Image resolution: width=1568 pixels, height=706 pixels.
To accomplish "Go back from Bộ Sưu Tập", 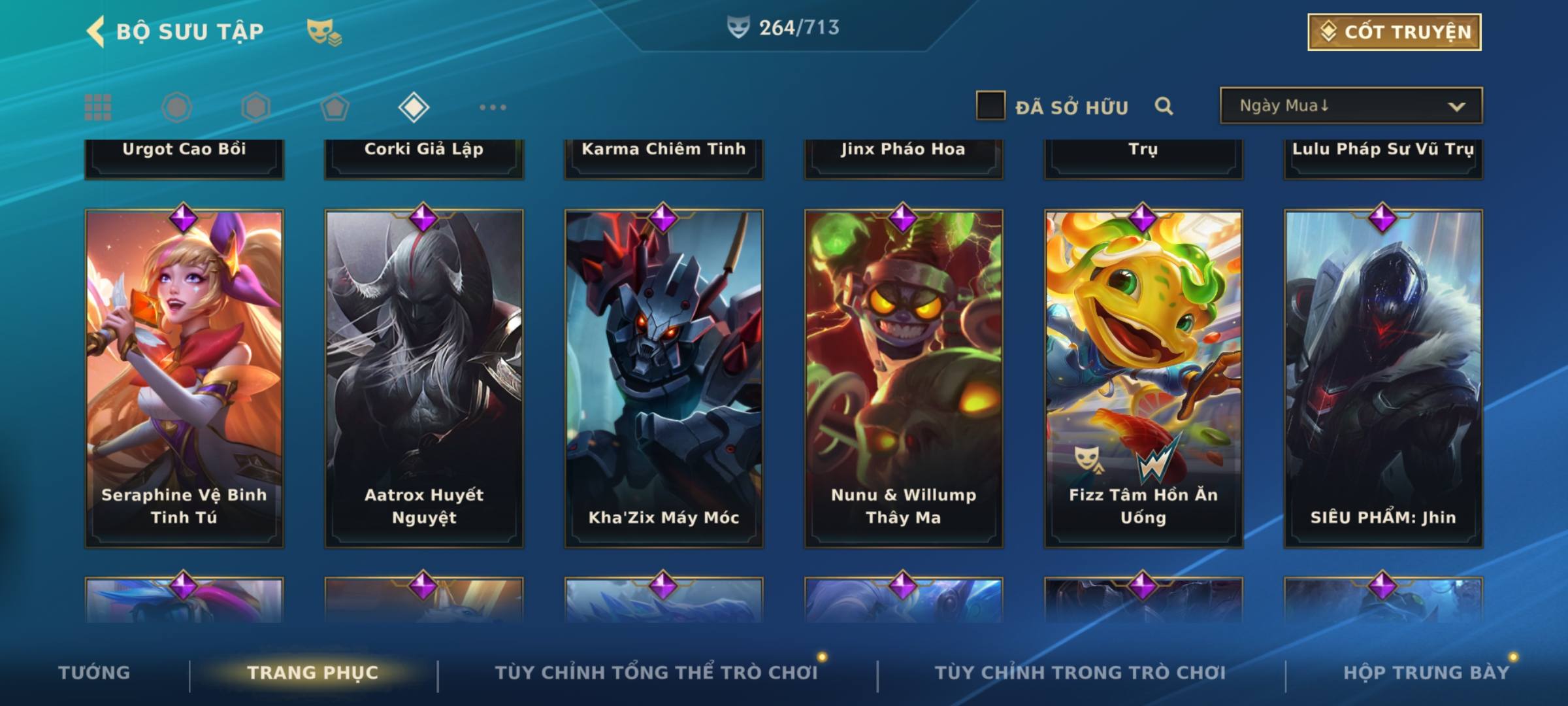I will [96, 31].
